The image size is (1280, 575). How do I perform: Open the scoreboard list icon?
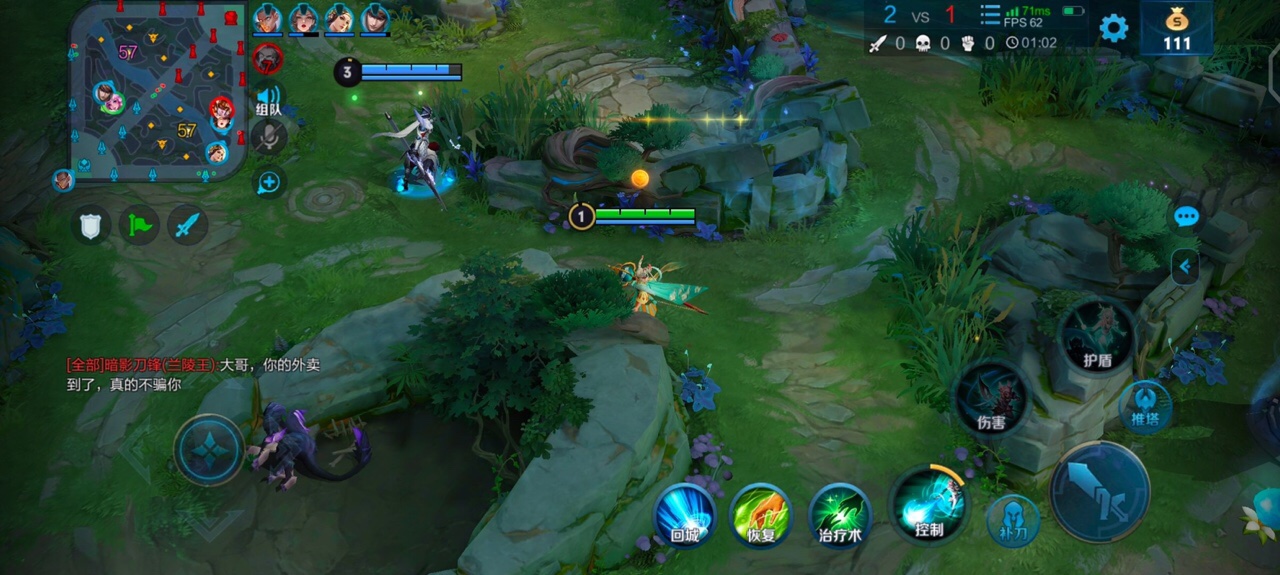[x=990, y=15]
